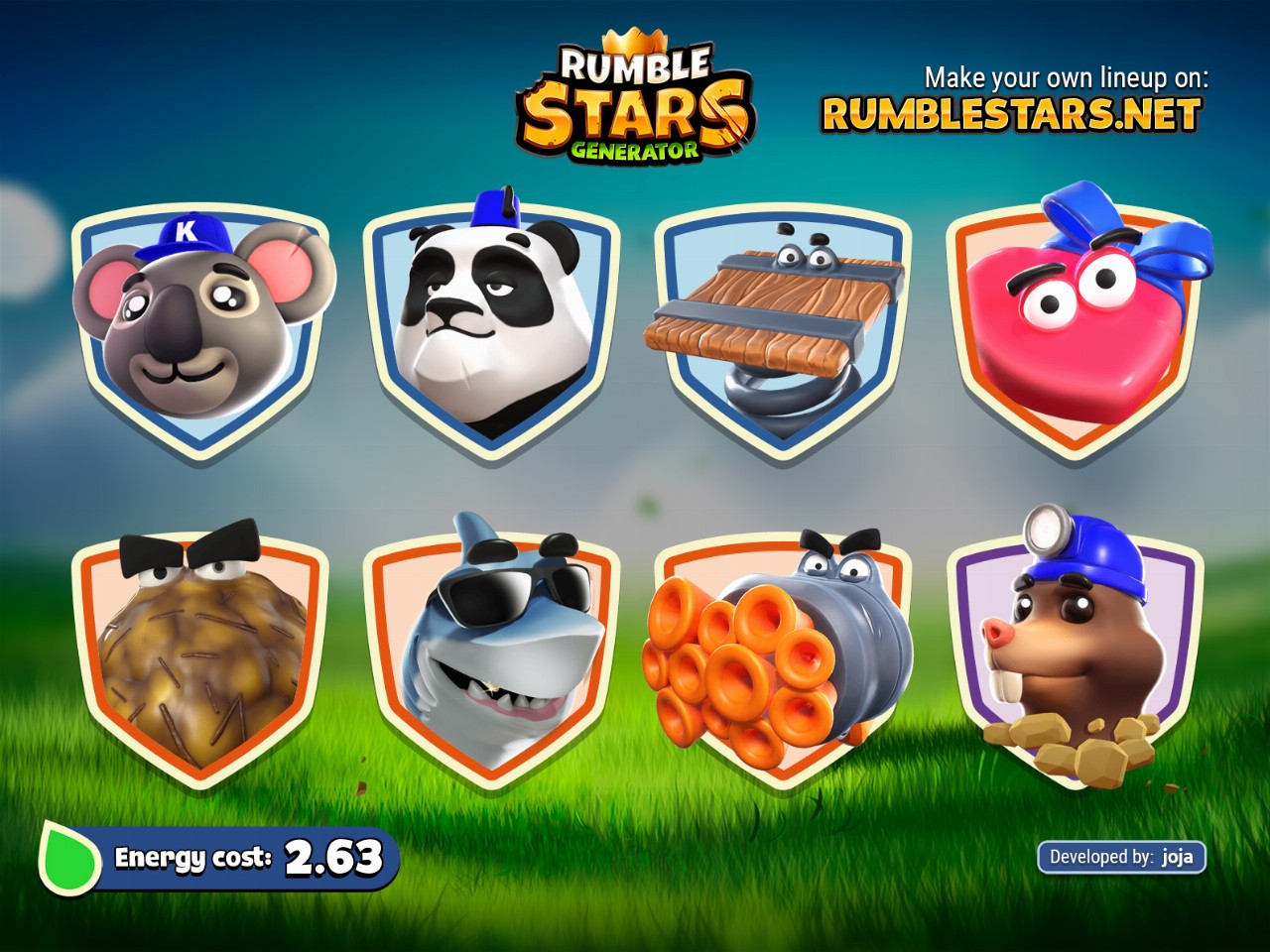
Task: Open the developer joja credit badge
Action: (x=1121, y=857)
